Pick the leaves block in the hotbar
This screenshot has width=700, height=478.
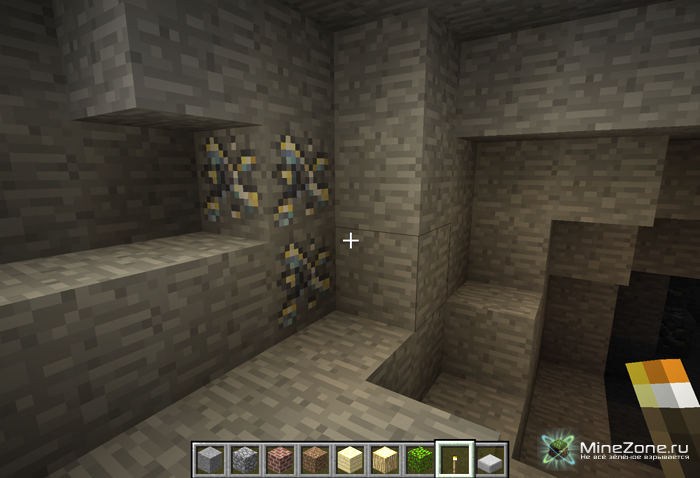pyautogui.click(x=420, y=460)
